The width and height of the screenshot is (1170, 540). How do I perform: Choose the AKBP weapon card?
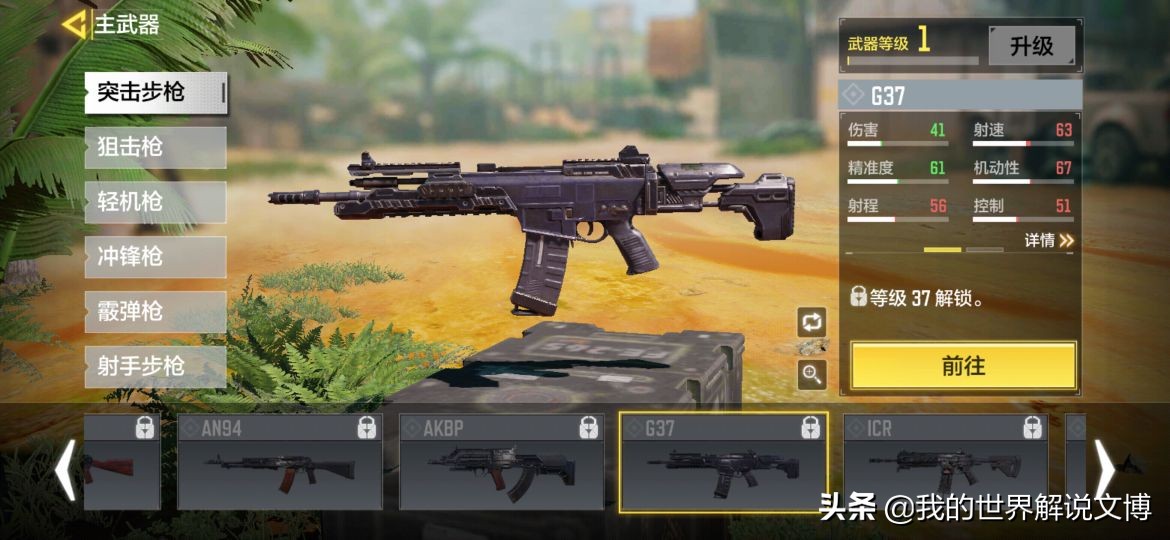coord(501,462)
